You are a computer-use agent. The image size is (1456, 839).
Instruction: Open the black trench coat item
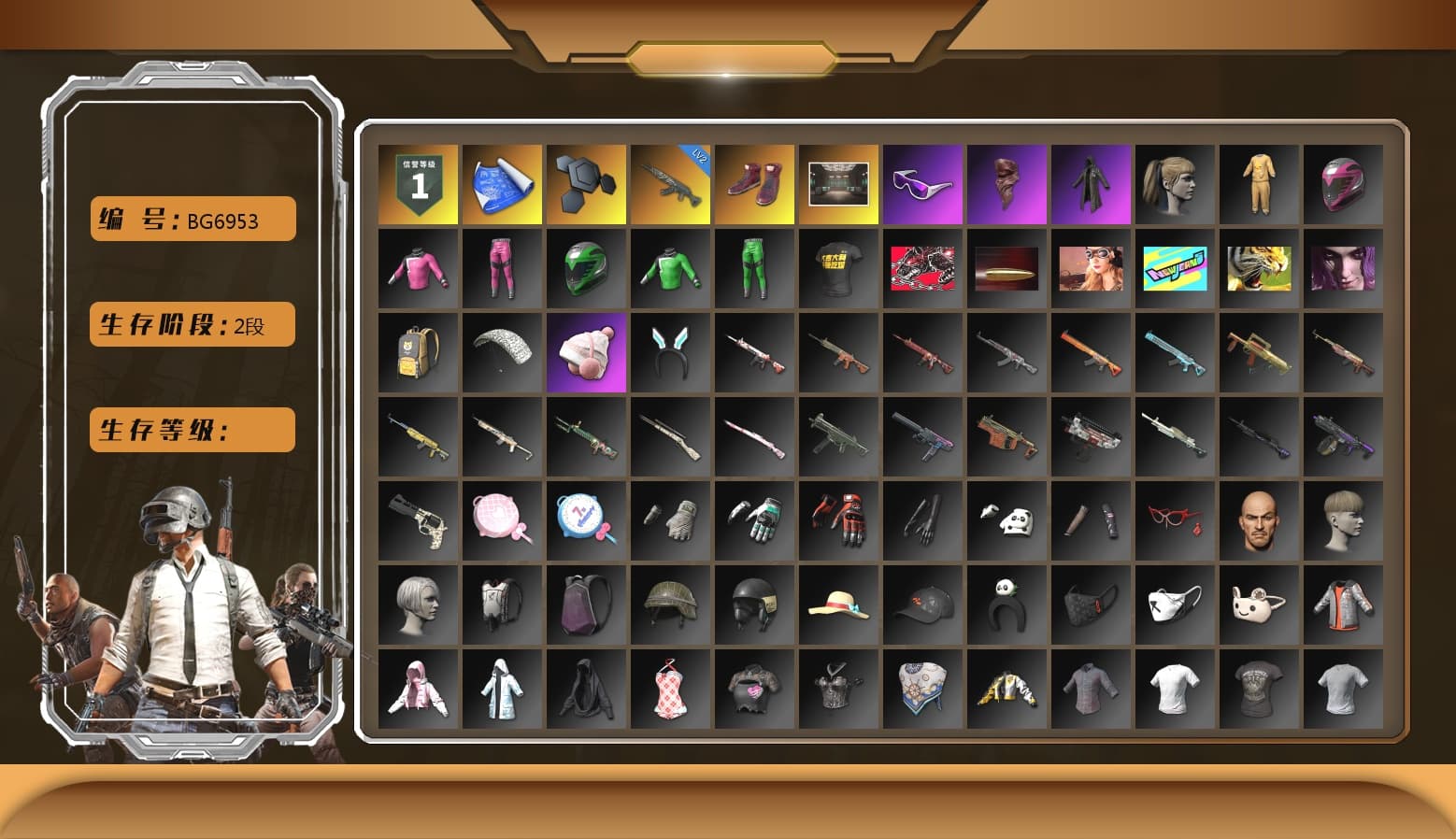tap(1091, 183)
